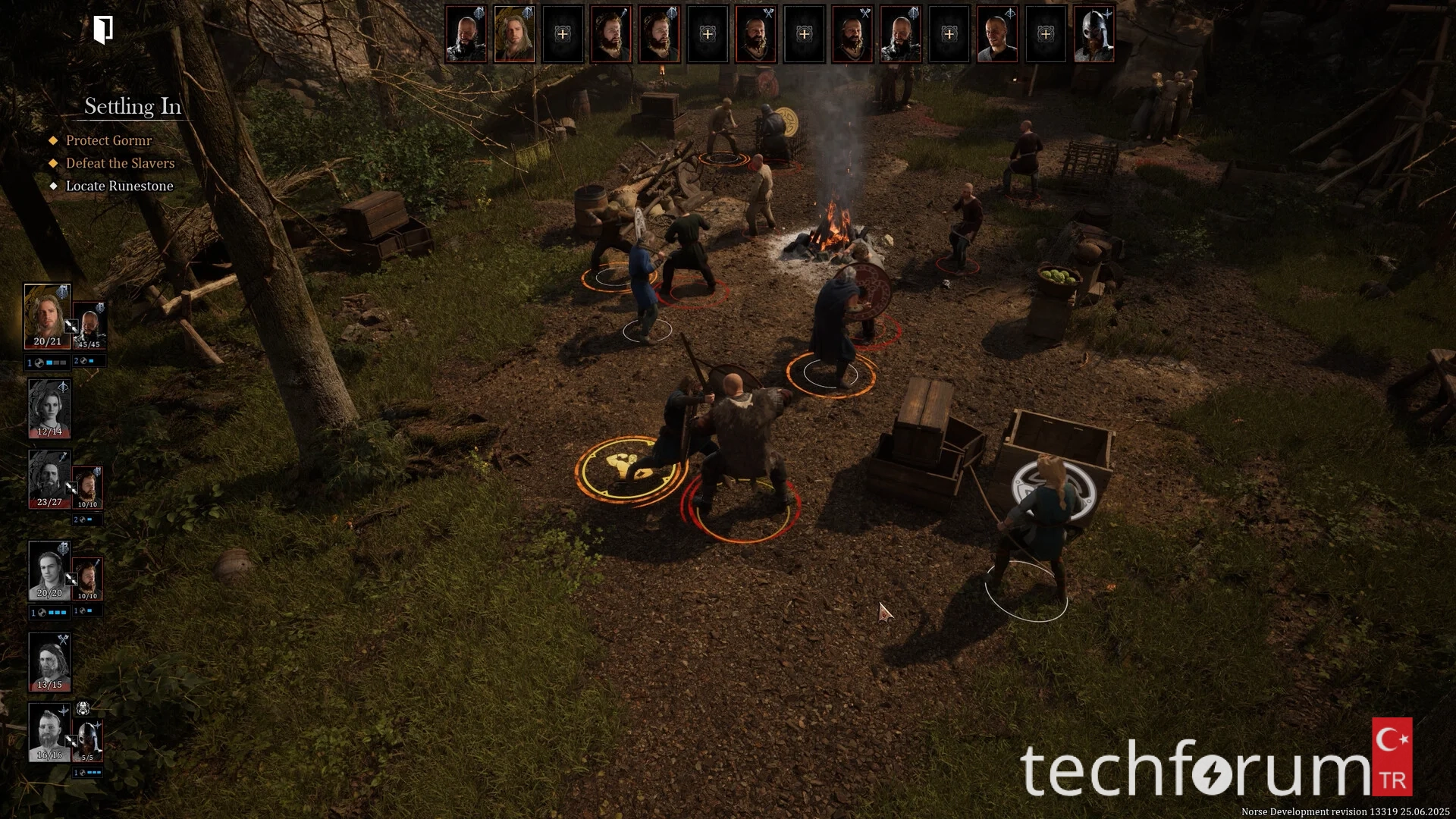Click the enemy target portrait showing 45/45 health

tap(89, 326)
